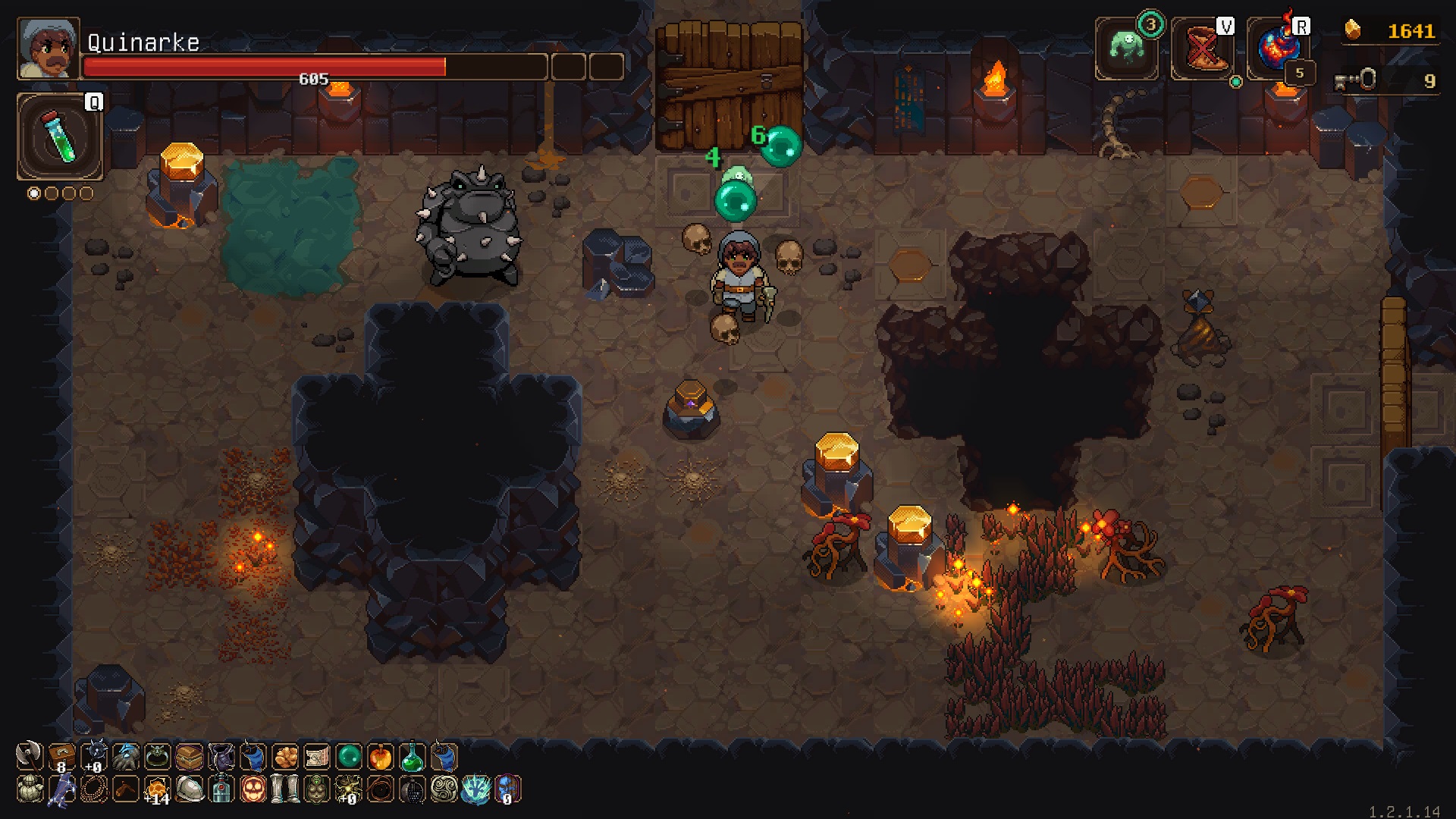
Task: Click the green ghost familiar icon
Action: 1126,49
